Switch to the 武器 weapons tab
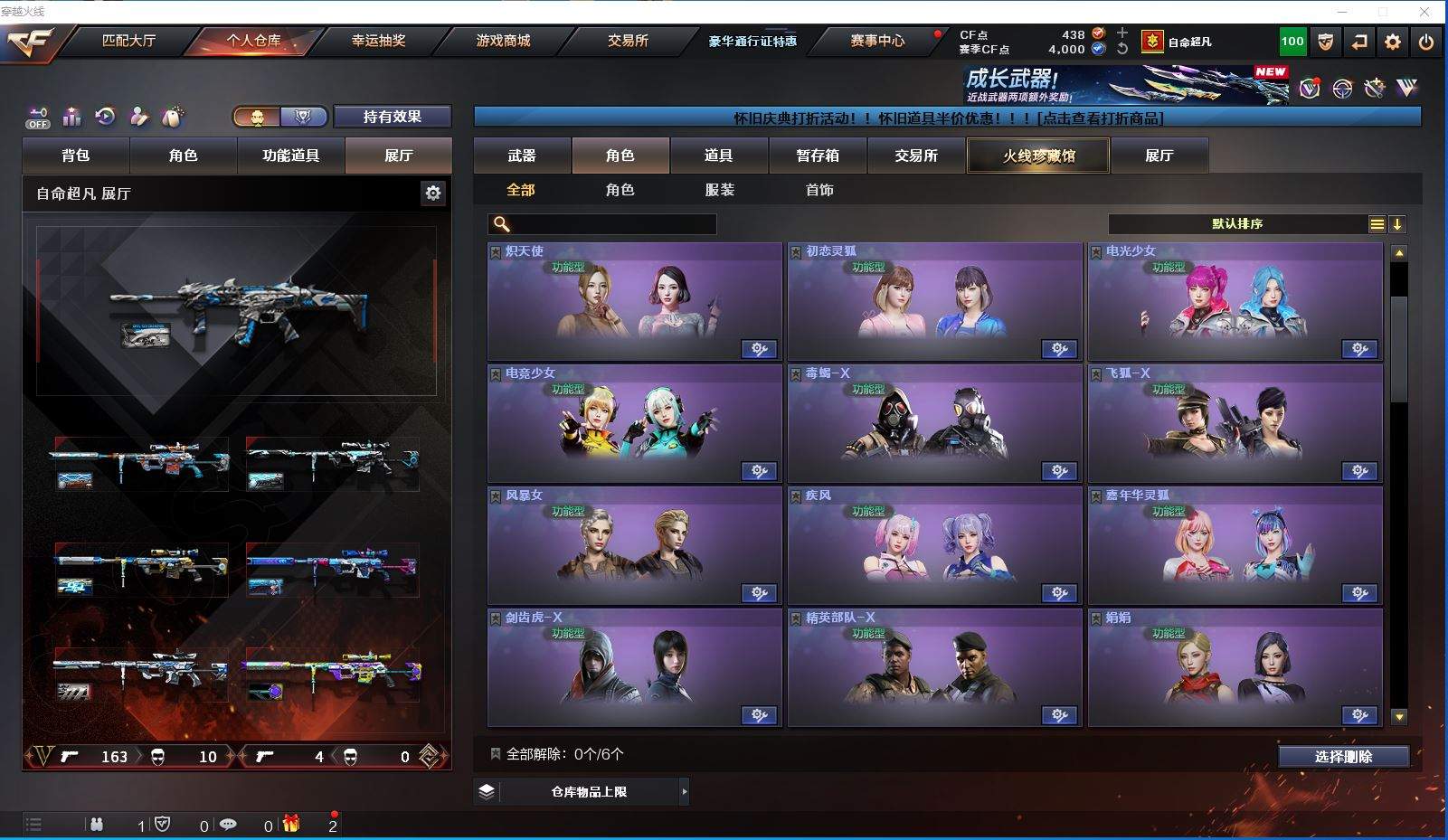 (x=522, y=156)
